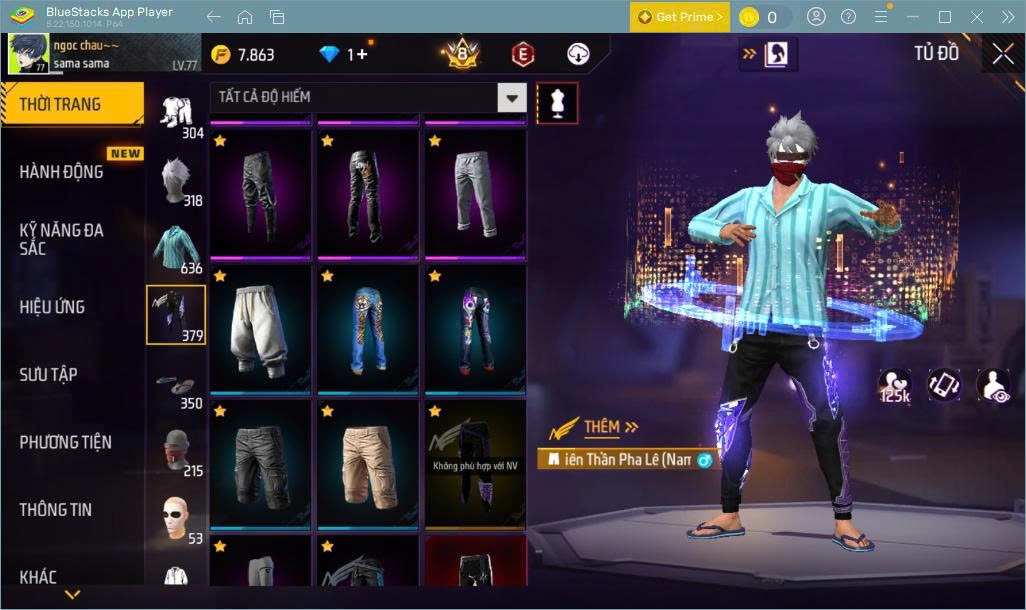Select the KỸ NĂNG ĐA SẮC tab
The width and height of the screenshot is (1026, 610).
(62, 238)
